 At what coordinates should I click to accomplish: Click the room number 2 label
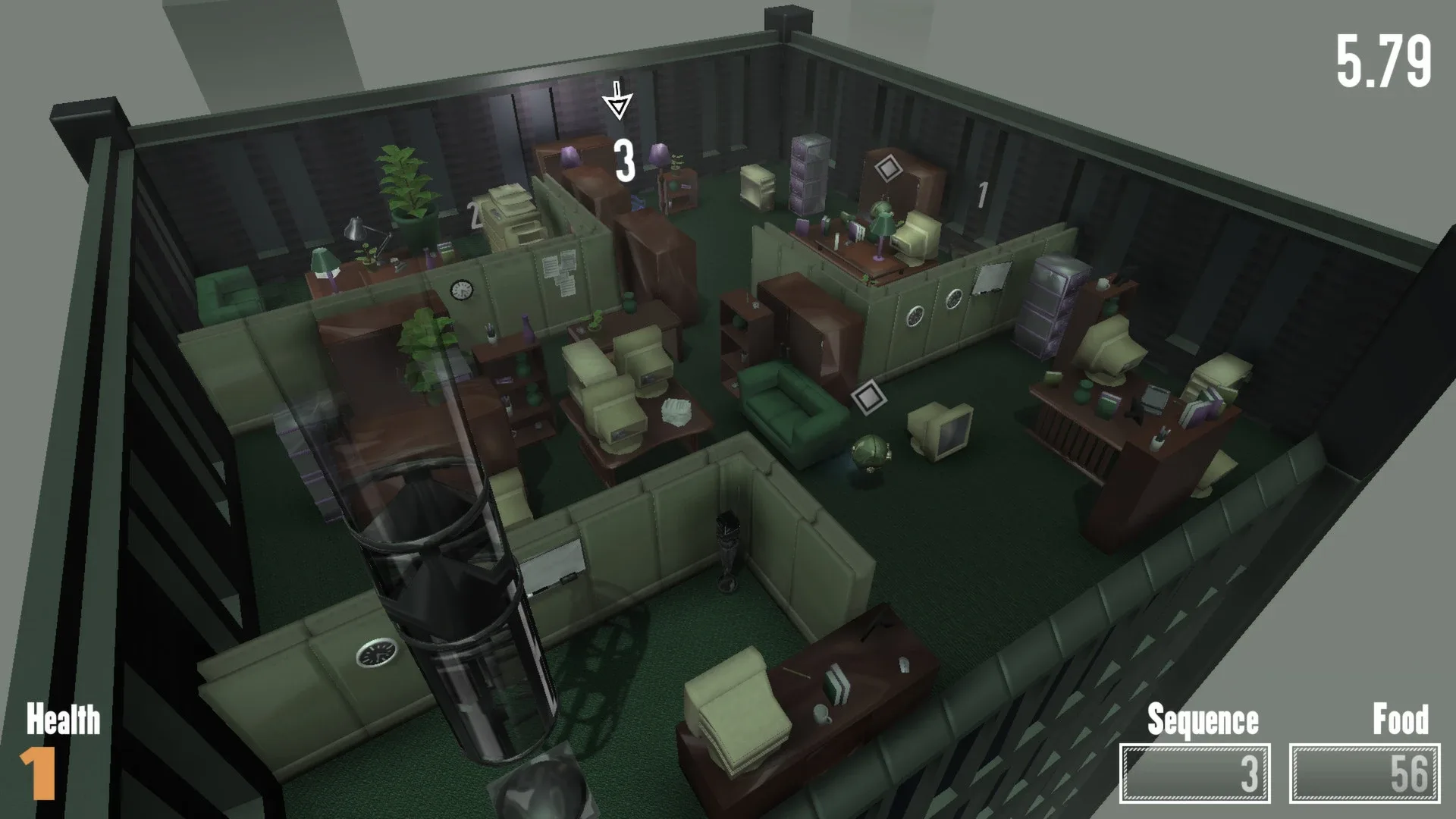pos(474,214)
